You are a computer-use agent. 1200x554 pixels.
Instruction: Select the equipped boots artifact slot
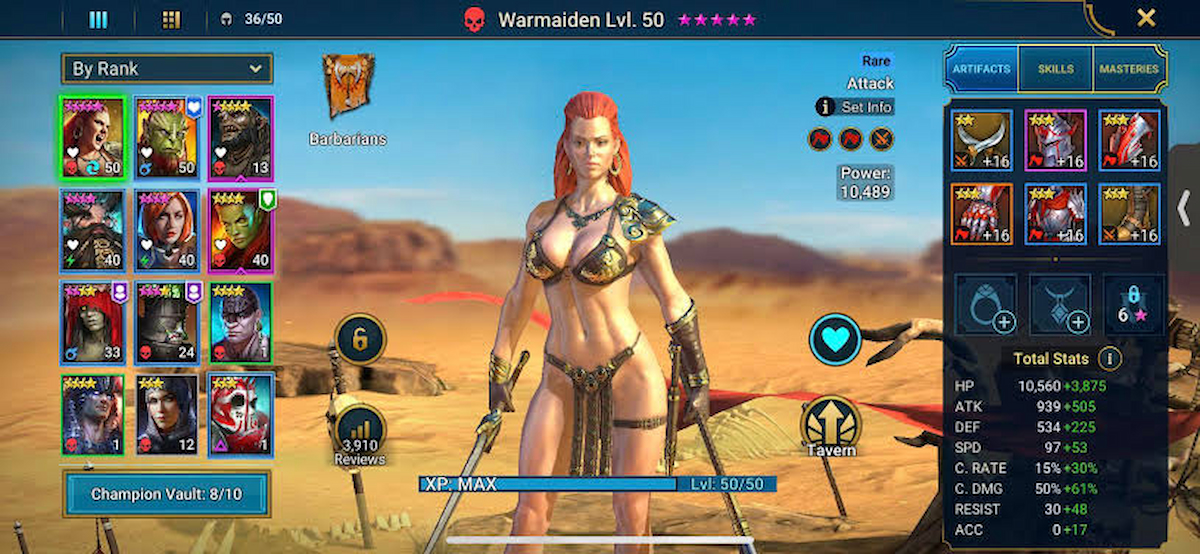click(1130, 214)
